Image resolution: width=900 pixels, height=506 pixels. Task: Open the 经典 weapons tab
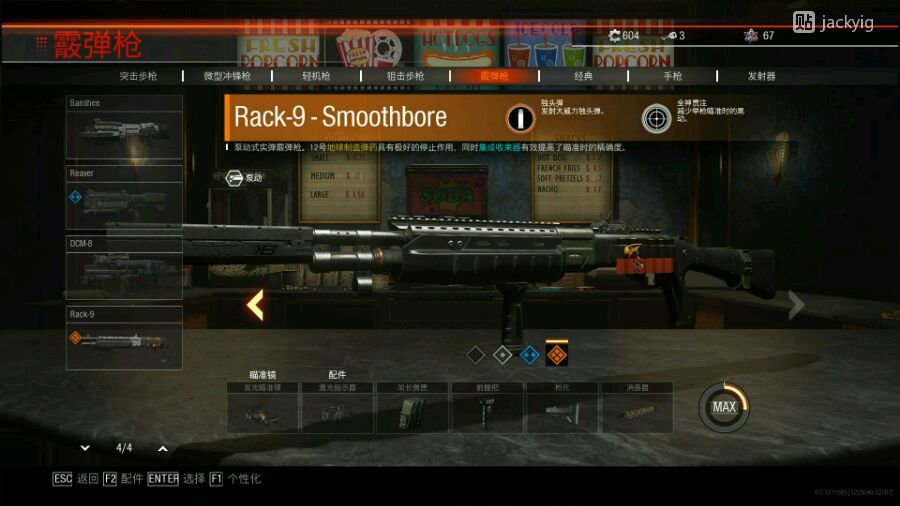[583, 76]
